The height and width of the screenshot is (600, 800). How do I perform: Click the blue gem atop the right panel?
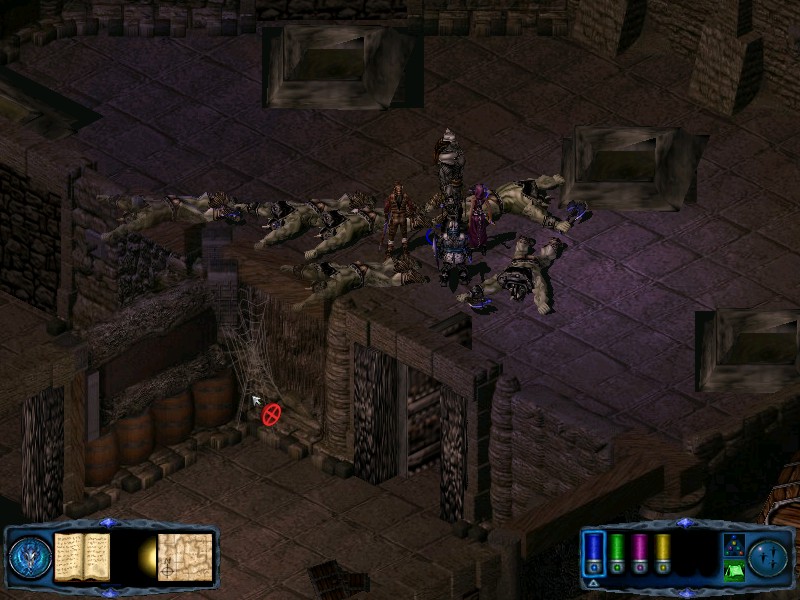[x=683, y=523]
